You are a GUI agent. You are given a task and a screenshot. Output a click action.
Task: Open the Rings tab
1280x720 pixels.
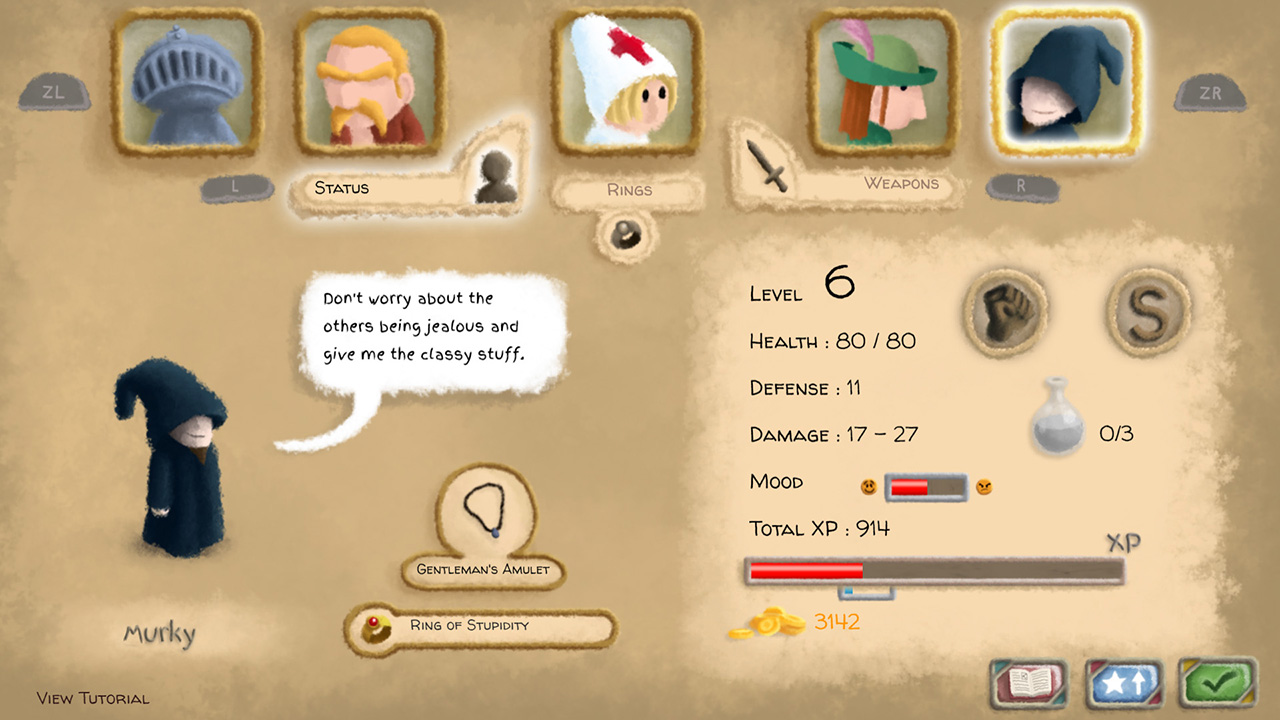pos(629,189)
